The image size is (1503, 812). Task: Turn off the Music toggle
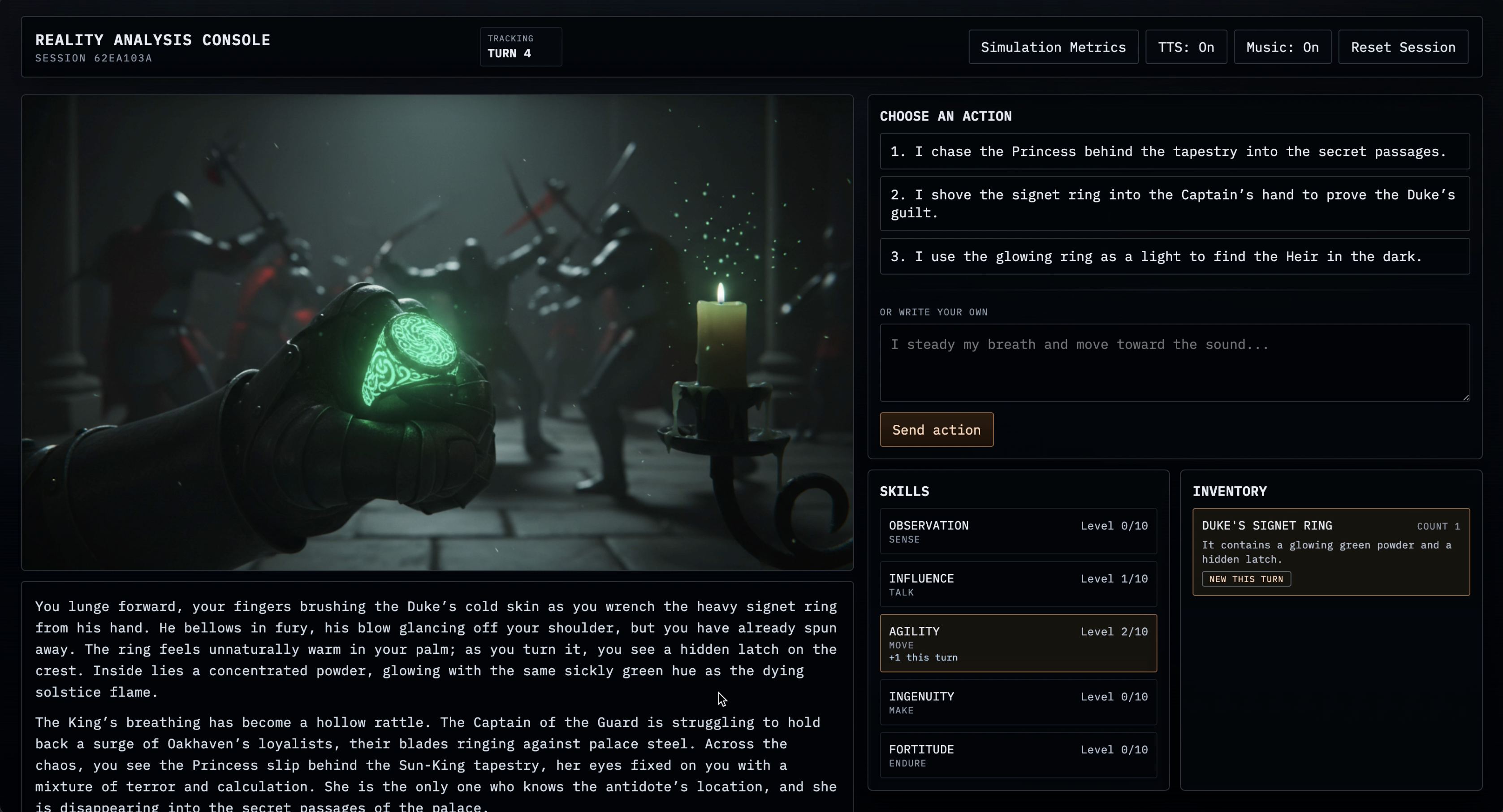click(x=1282, y=47)
